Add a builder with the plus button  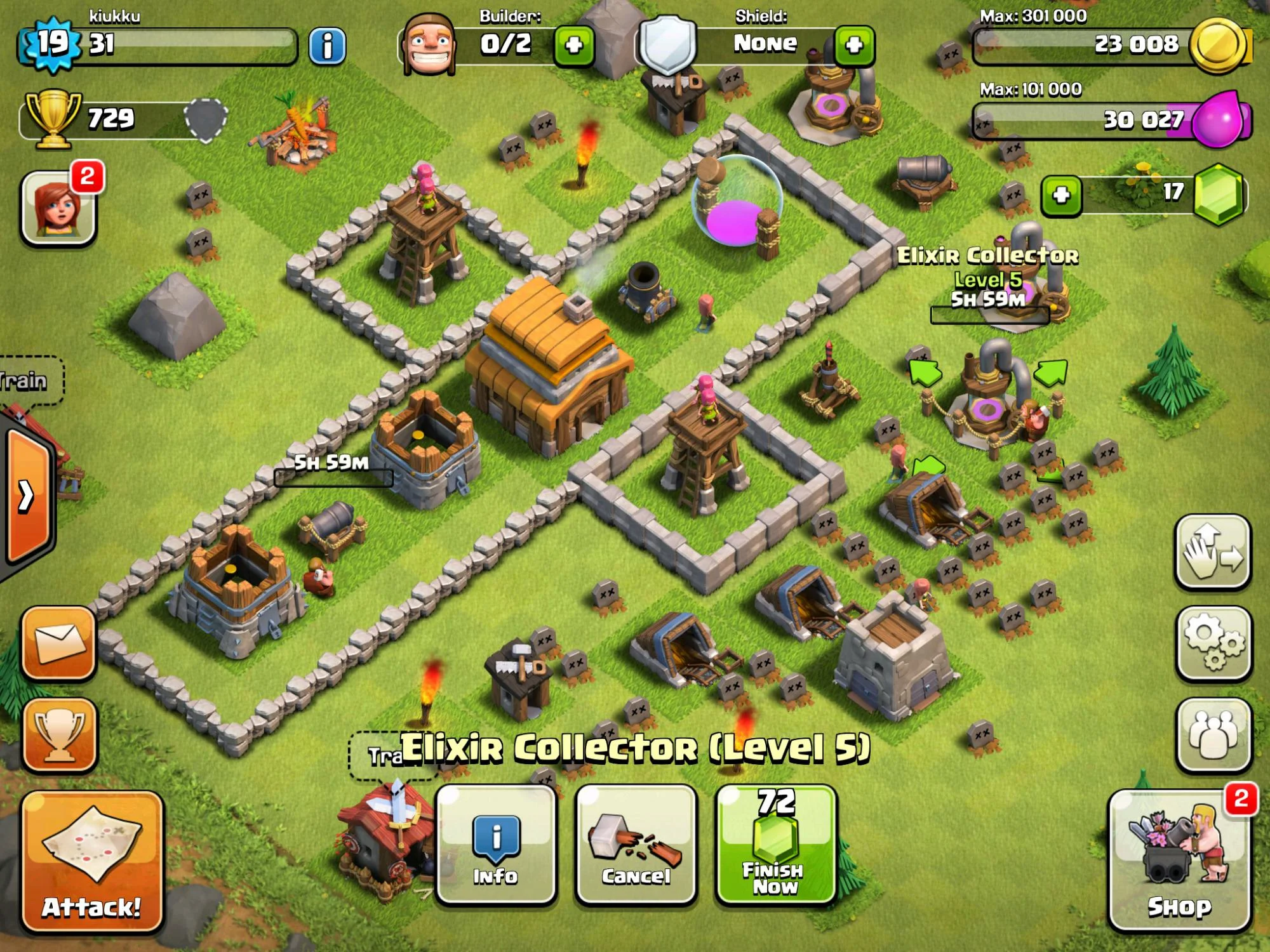click(x=574, y=45)
